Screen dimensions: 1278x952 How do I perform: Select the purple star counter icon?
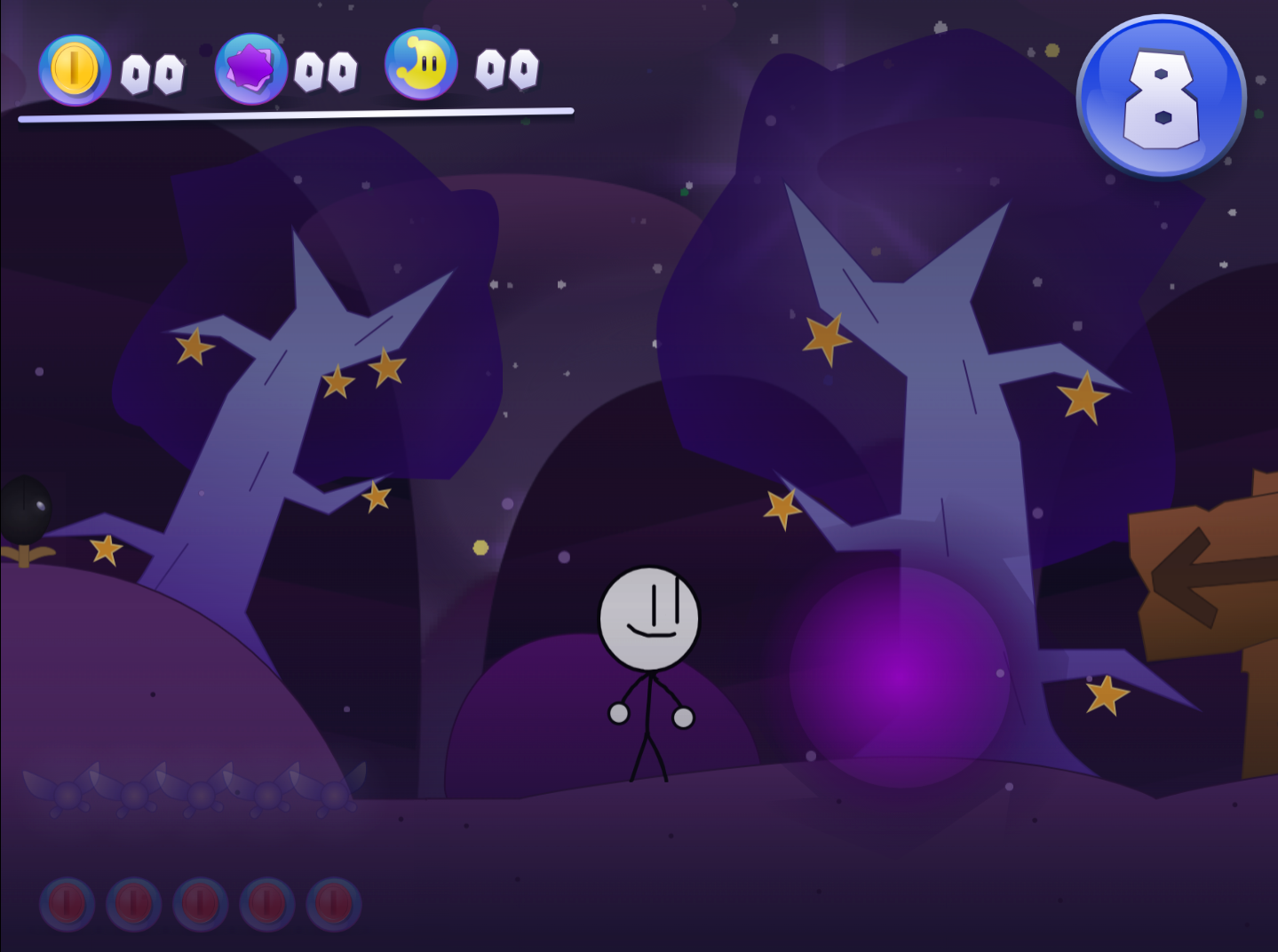[x=251, y=67]
